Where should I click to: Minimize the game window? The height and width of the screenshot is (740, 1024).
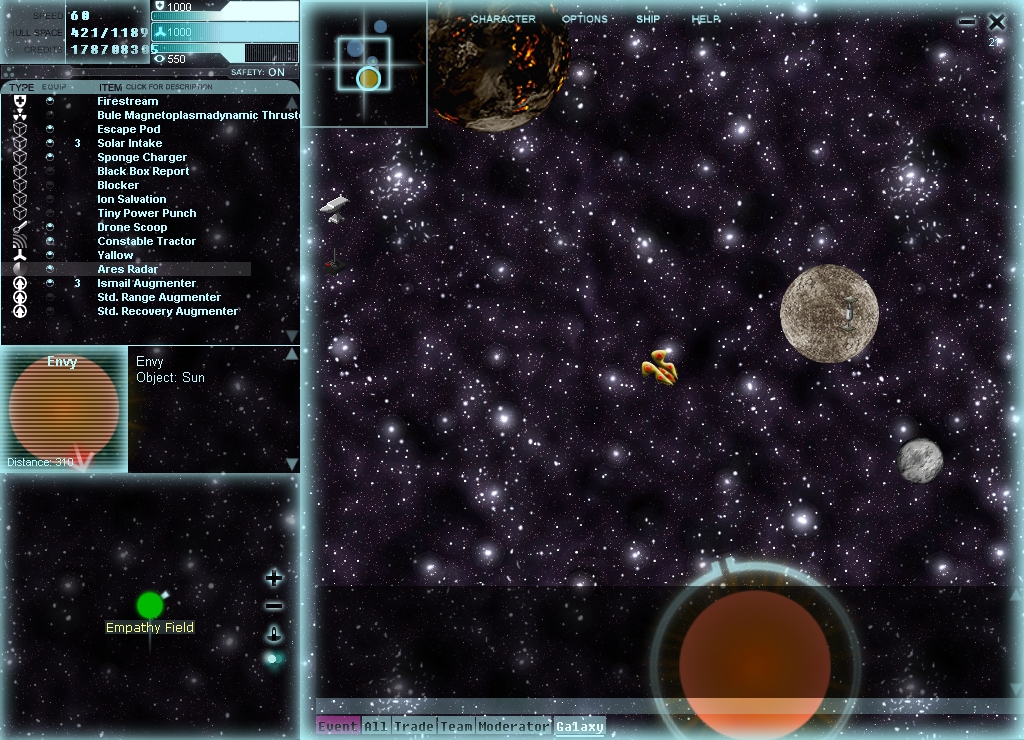[966, 21]
